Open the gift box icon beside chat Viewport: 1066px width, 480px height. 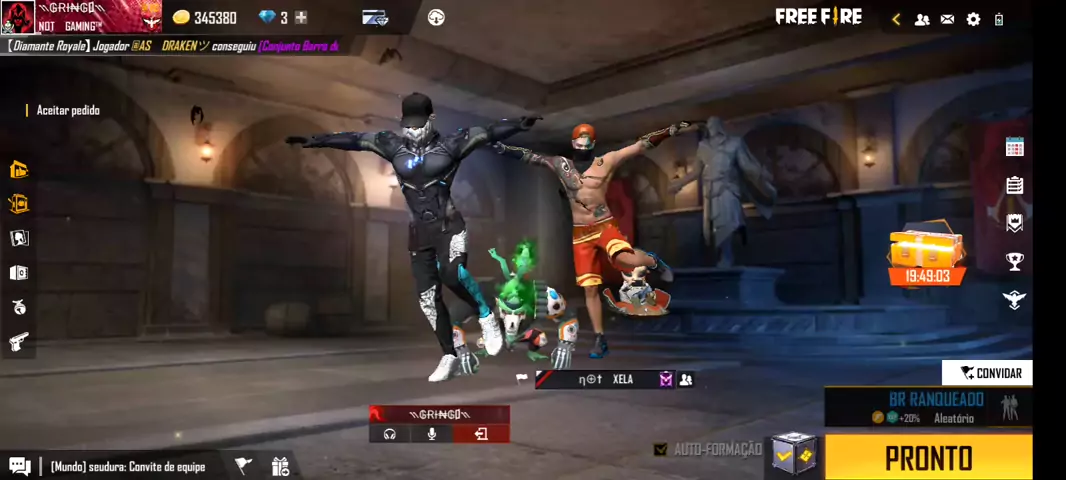tap(280, 465)
